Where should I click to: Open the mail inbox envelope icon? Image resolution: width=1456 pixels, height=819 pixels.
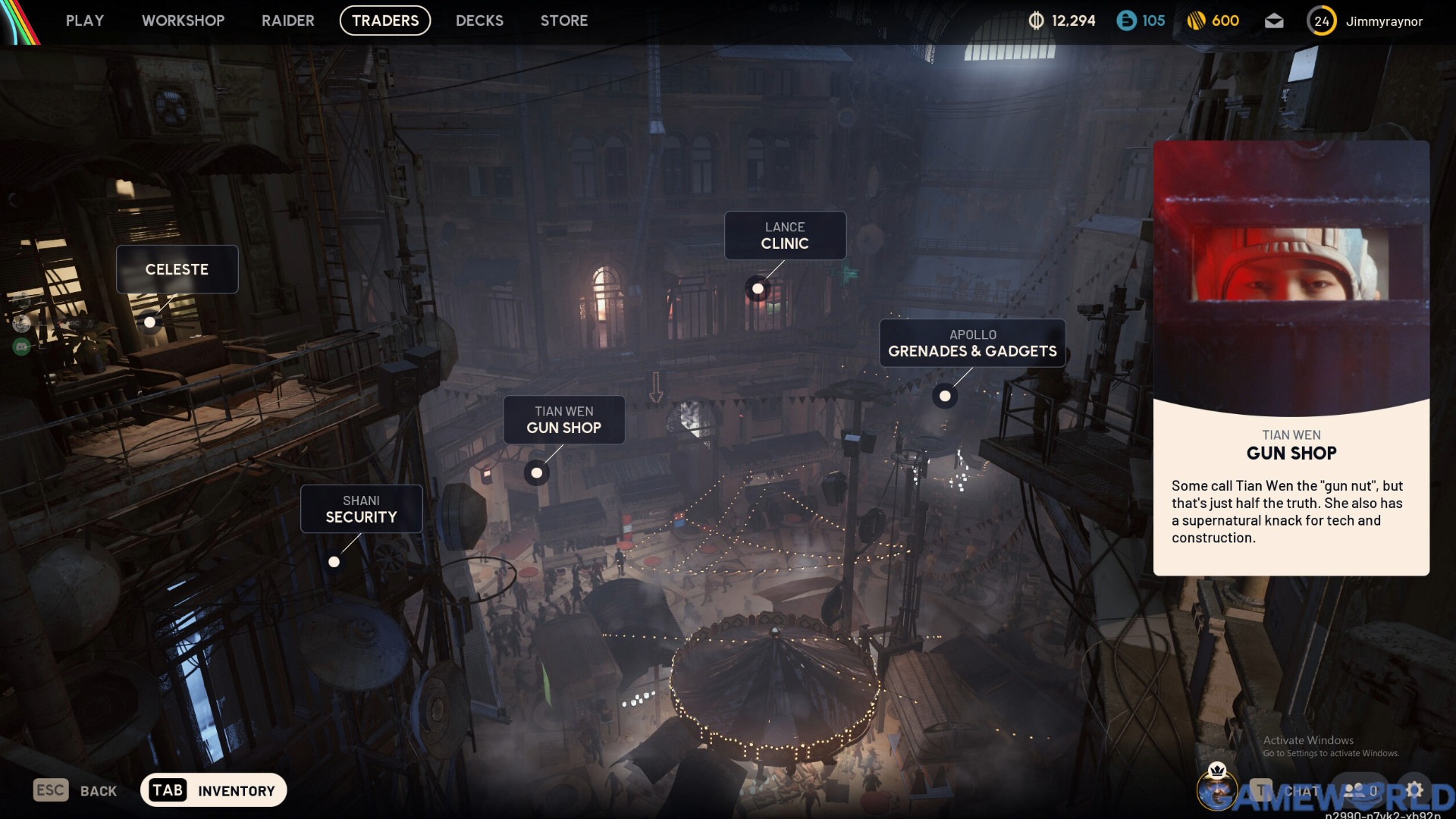(x=1274, y=21)
